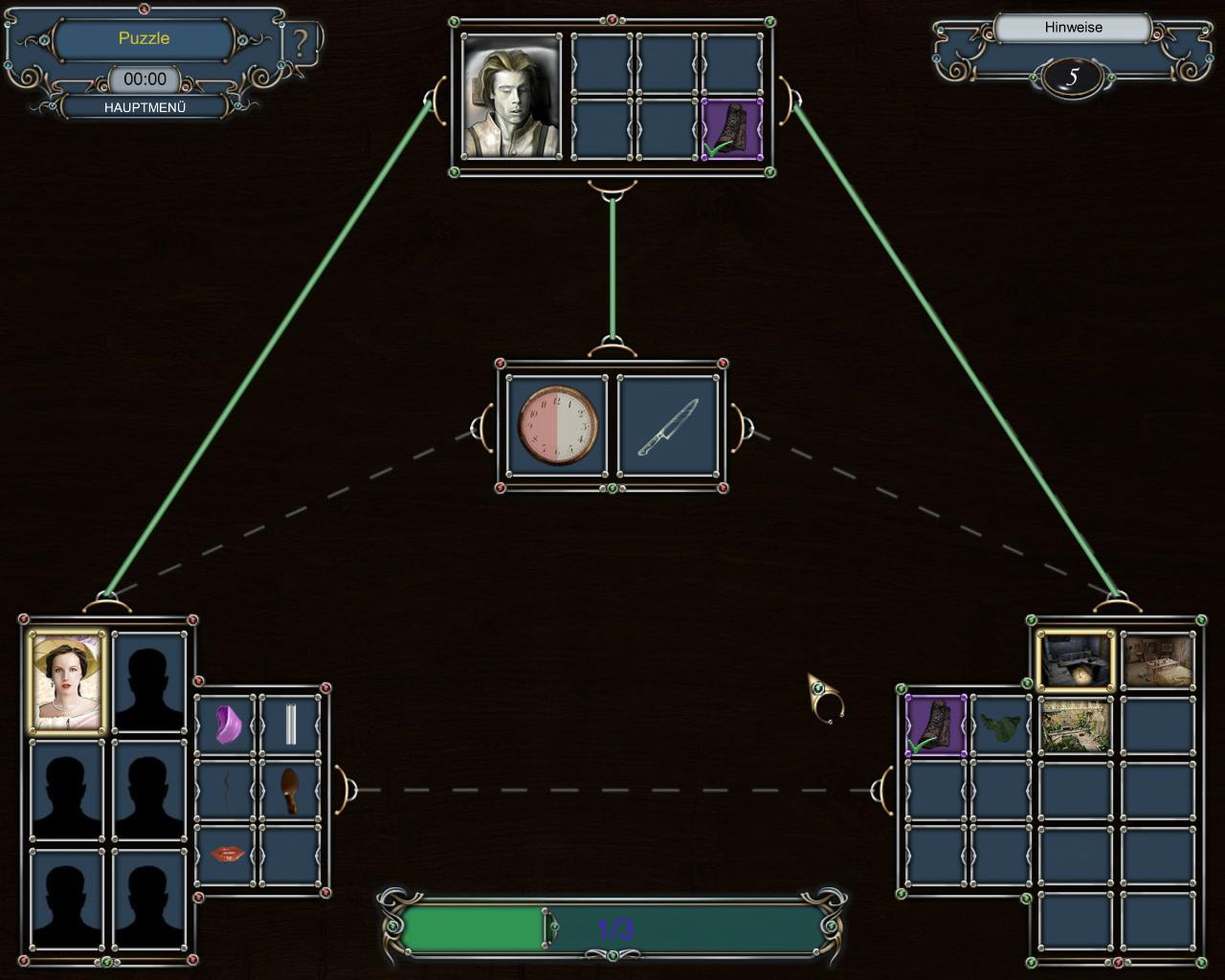
Task: Select the white candles clue
Action: [291, 724]
